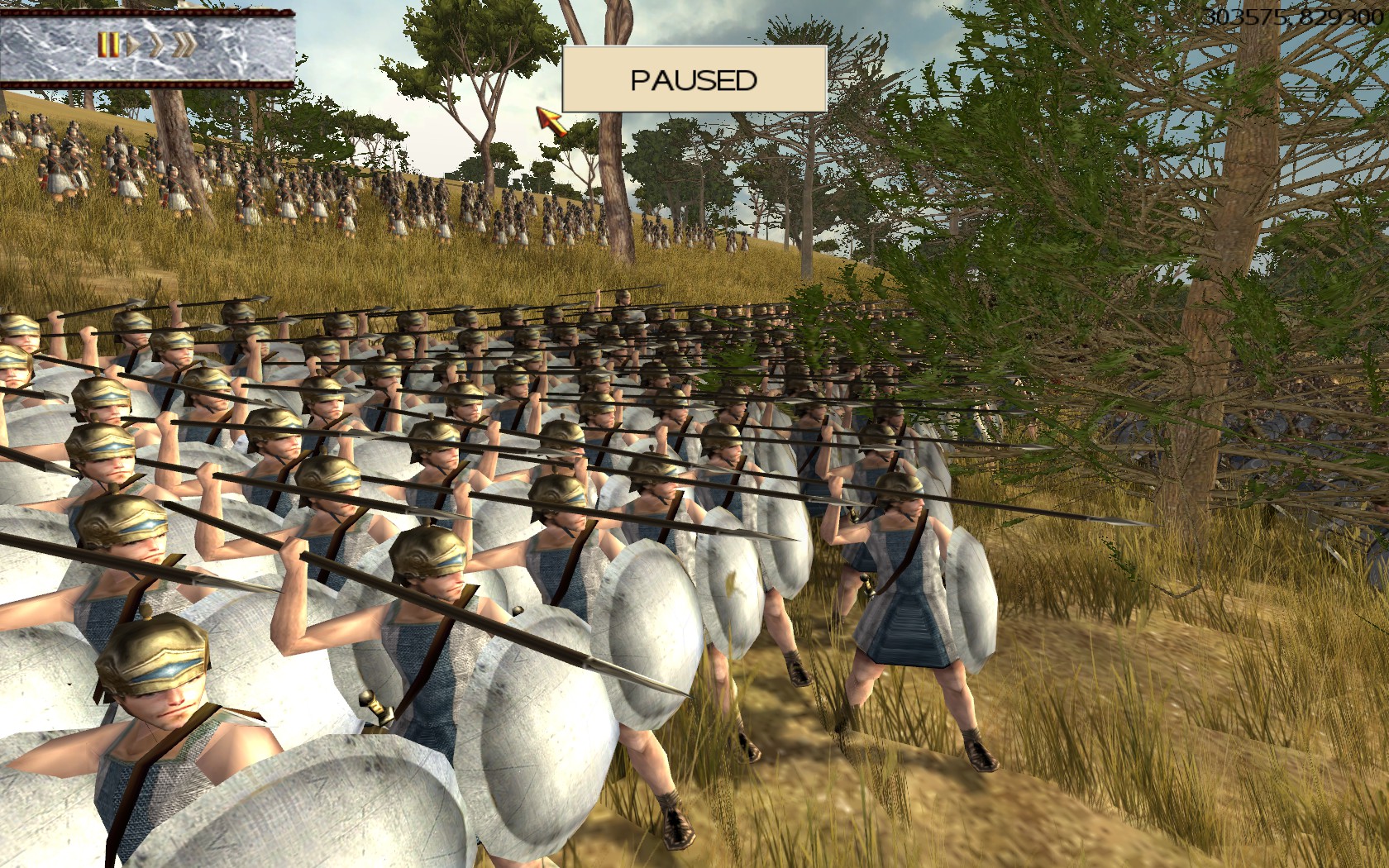Set battle speed to the single-chevron fast forward
Image resolution: width=1389 pixels, height=868 pixels.
click(x=155, y=45)
